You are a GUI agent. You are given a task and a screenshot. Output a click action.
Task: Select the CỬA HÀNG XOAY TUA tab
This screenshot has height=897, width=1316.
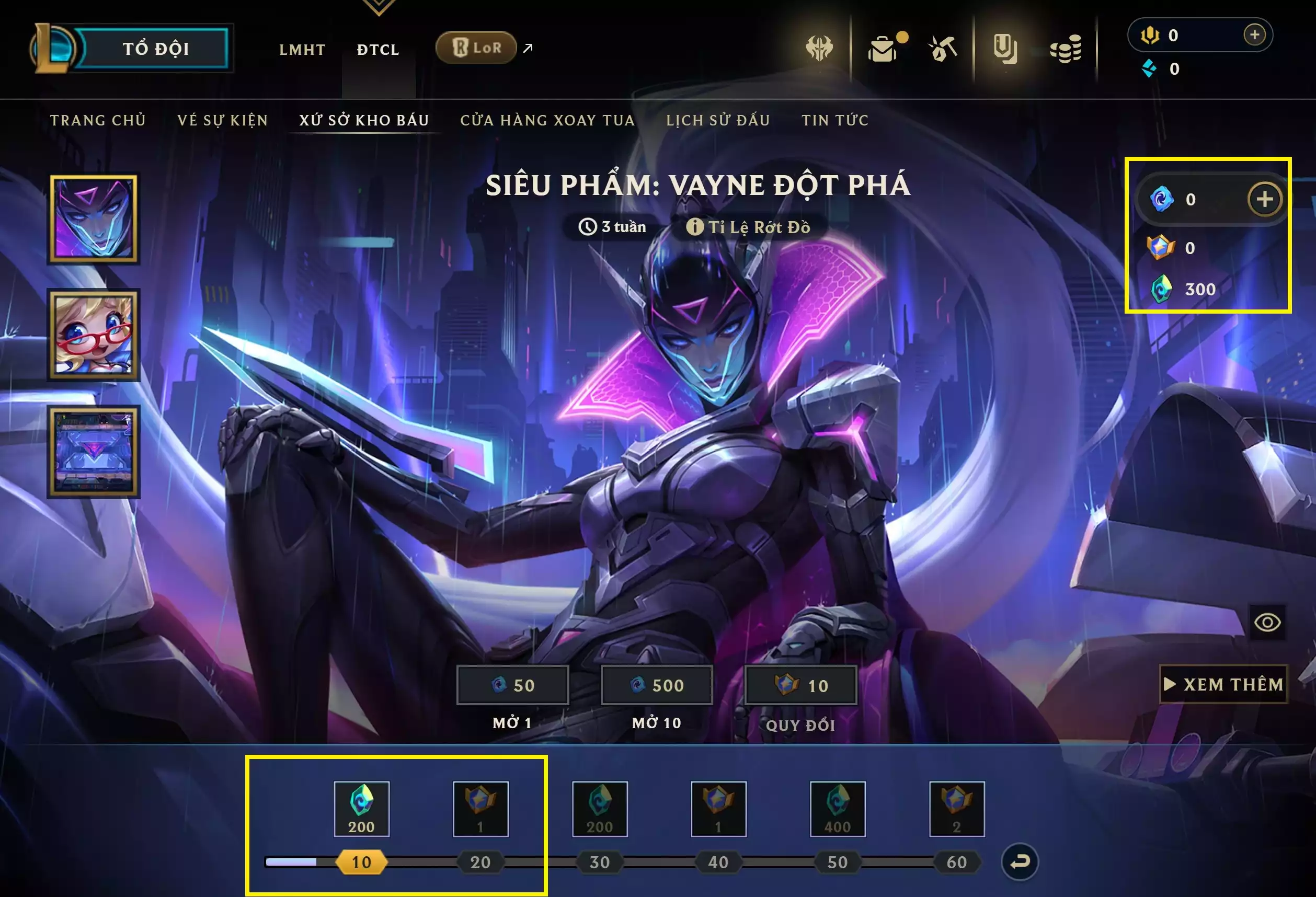click(547, 120)
